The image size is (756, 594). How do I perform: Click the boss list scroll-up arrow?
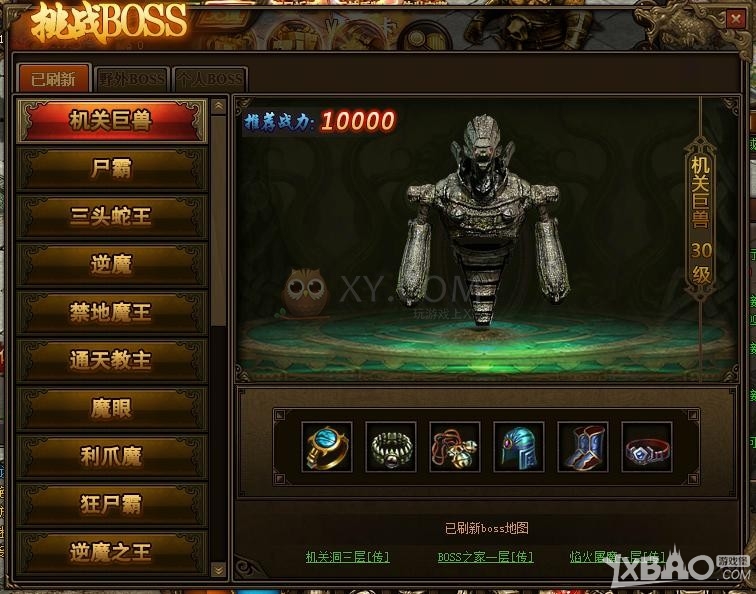219,106
